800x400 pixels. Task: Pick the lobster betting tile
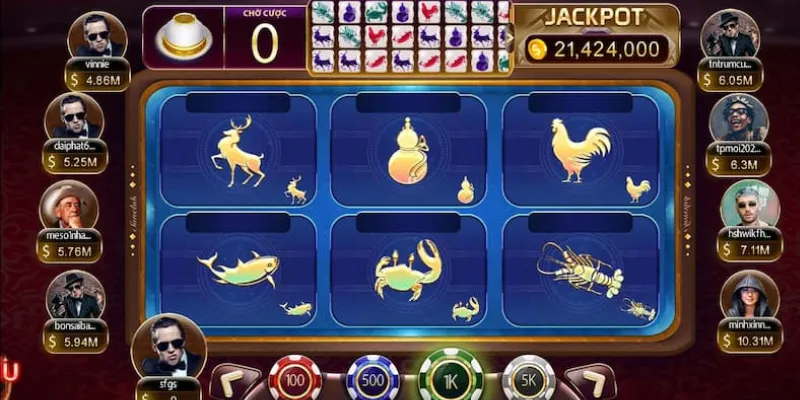[x=580, y=270]
